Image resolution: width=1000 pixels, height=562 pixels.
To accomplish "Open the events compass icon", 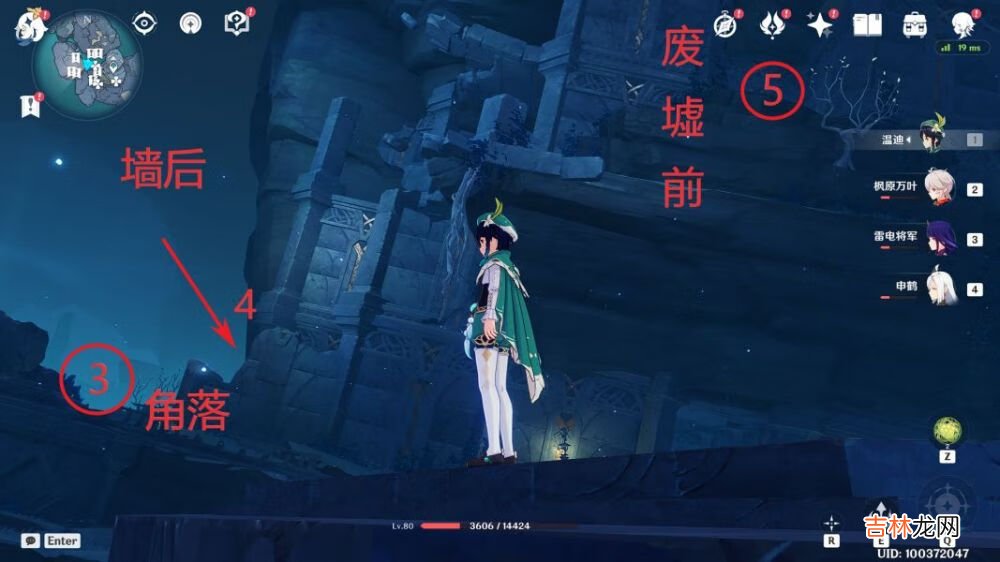I will 725,25.
